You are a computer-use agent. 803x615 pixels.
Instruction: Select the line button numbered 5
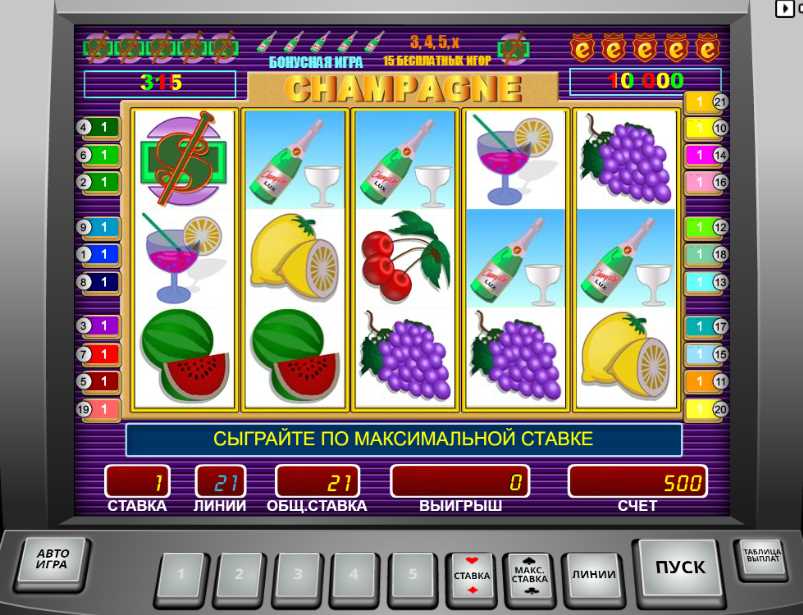tap(412, 575)
